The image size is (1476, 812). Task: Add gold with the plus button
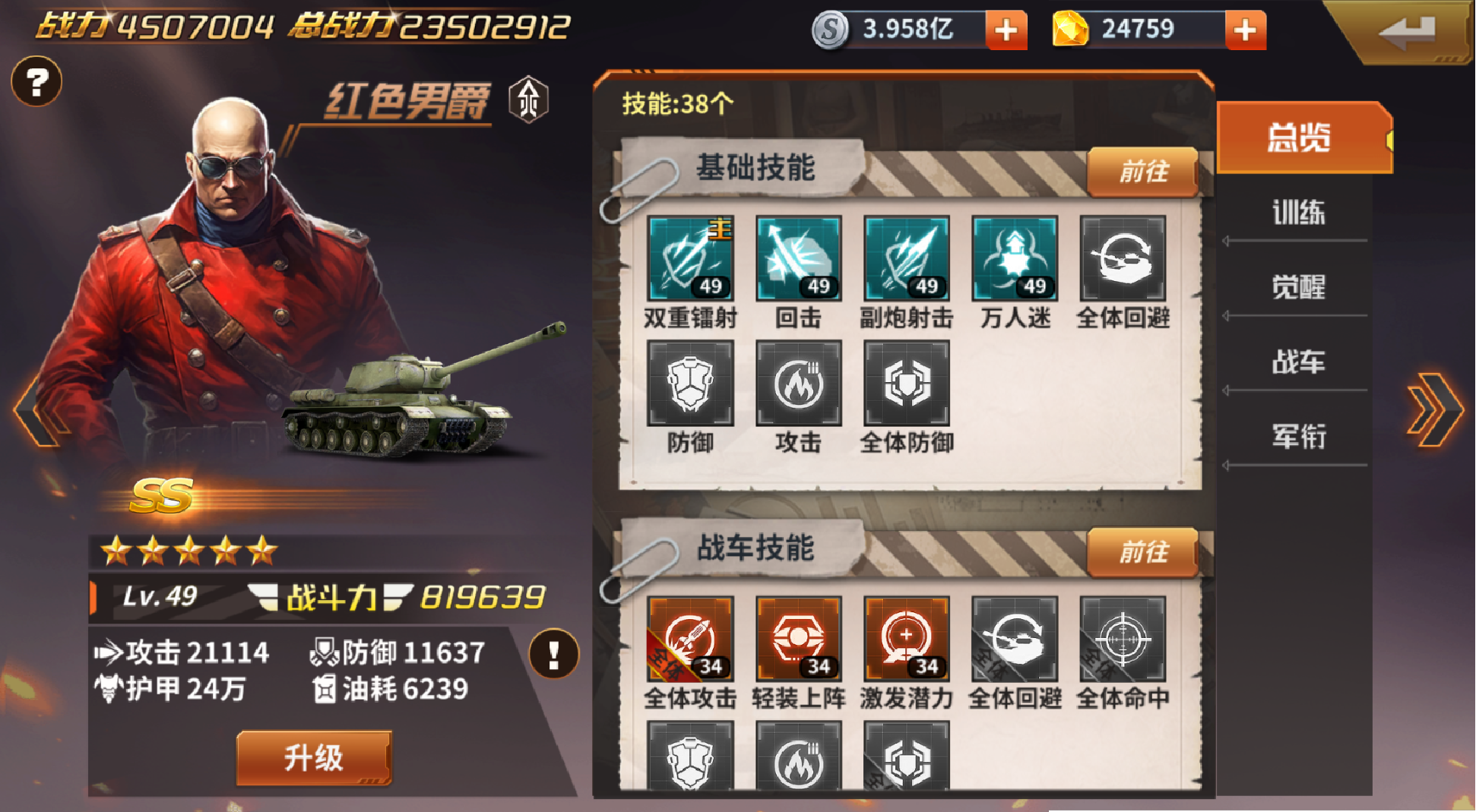pyautogui.click(x=1245, y=30)
